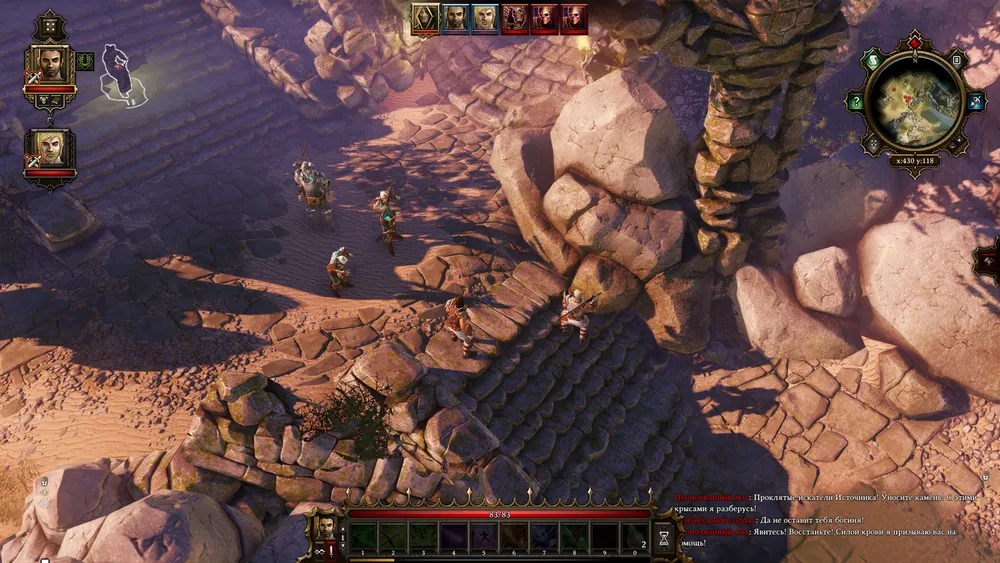Image resolution: width=1000 pixels, height=563 pixels.
Task: Click the red sword icon beside the hotbar portrait
Action: click(x=331, y=549)
